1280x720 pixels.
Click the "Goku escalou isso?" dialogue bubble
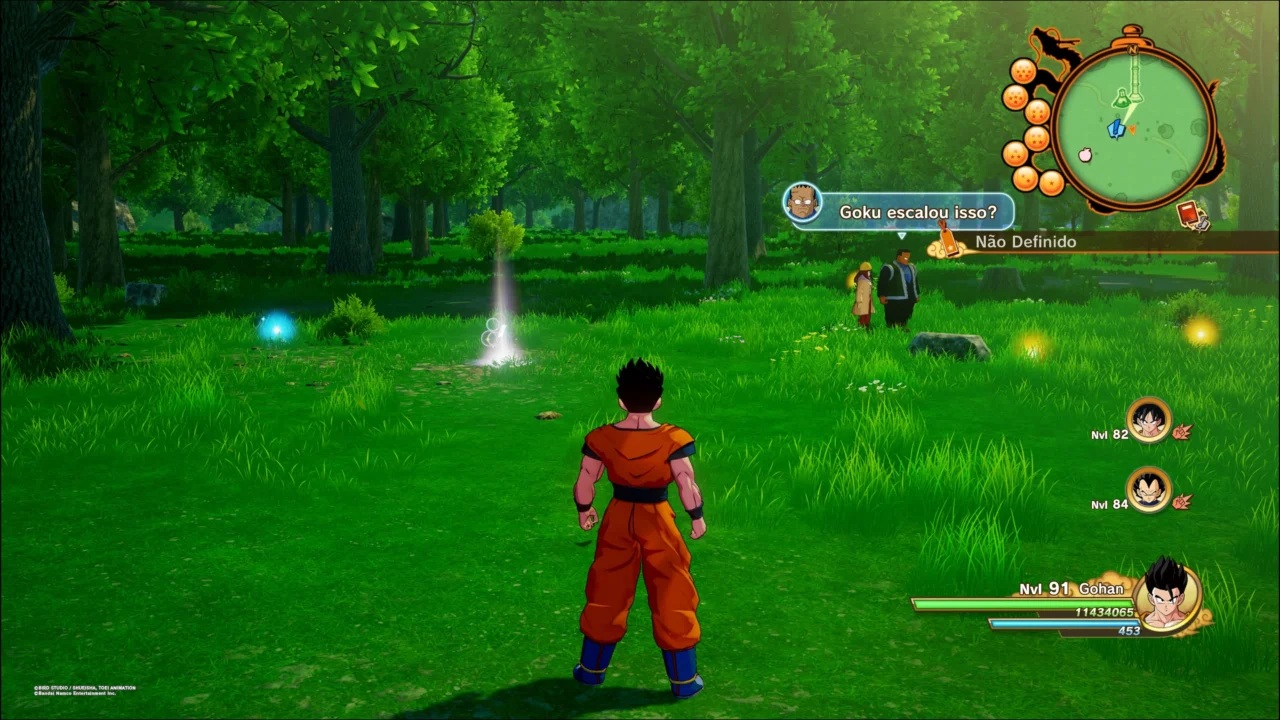pyautogui.click(x=917, y=212)
